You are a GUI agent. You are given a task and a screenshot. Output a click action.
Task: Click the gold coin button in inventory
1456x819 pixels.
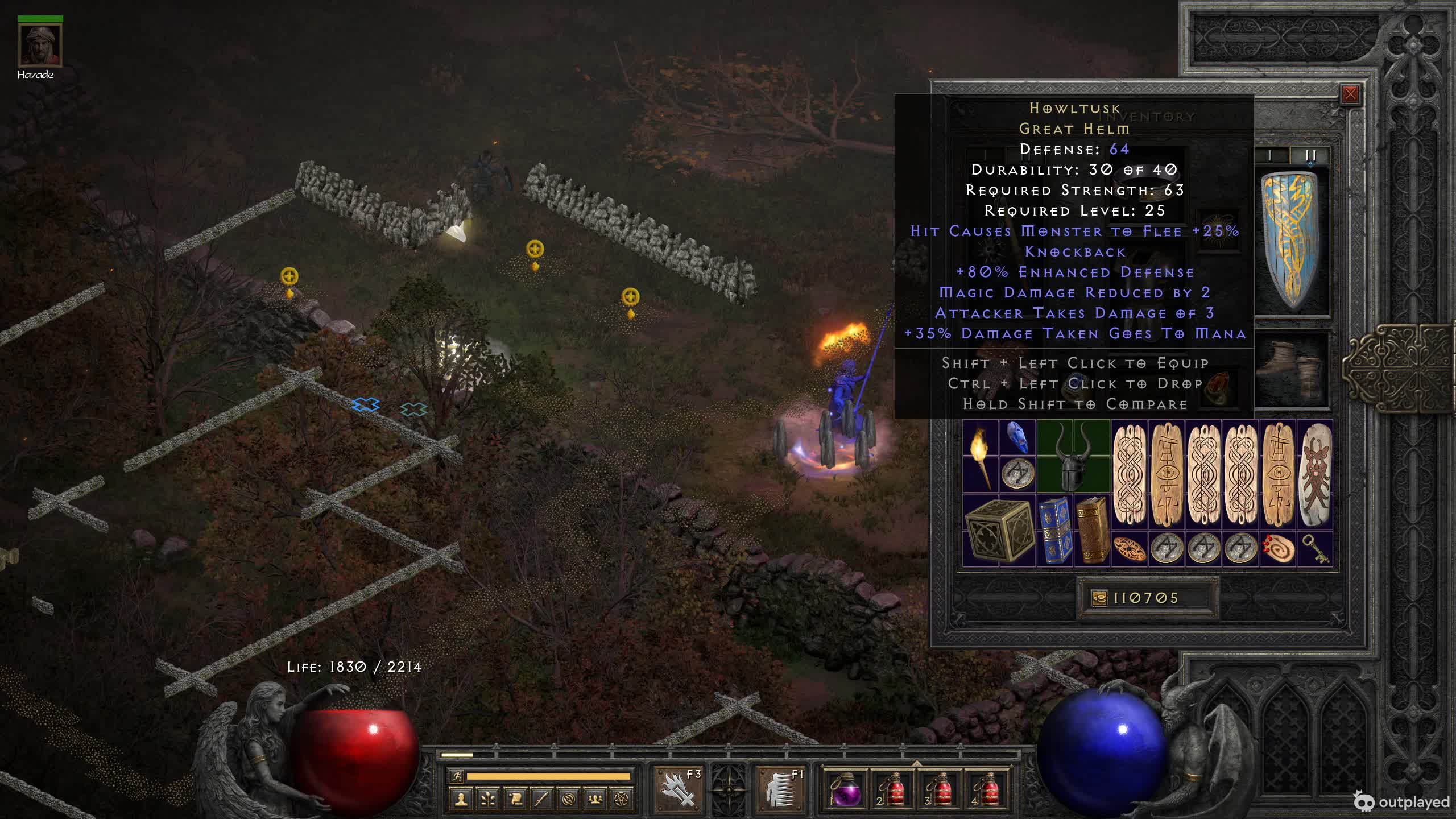[x=1099, y=598]
